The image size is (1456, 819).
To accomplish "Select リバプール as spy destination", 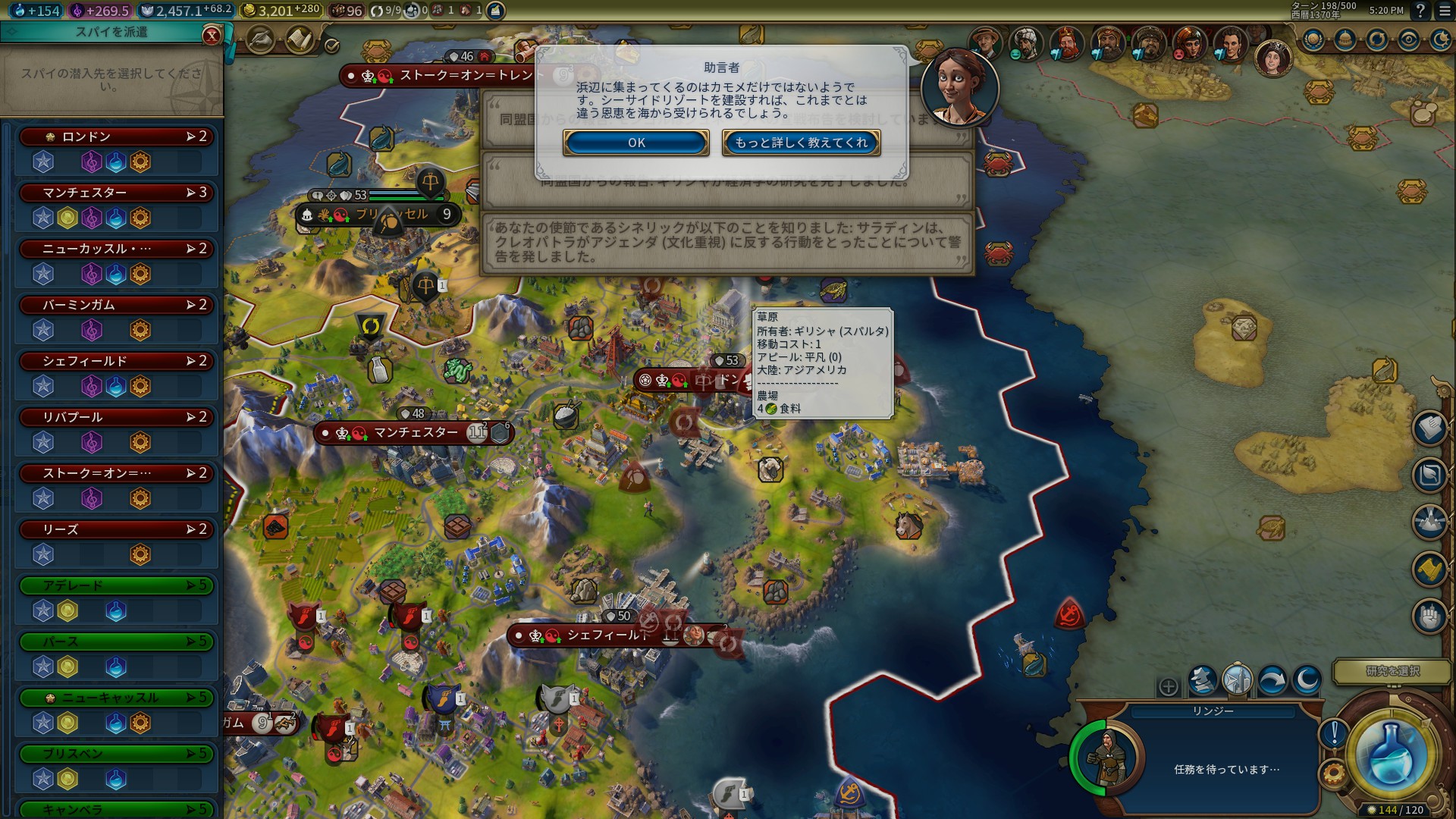I will [x=118, y=417].
